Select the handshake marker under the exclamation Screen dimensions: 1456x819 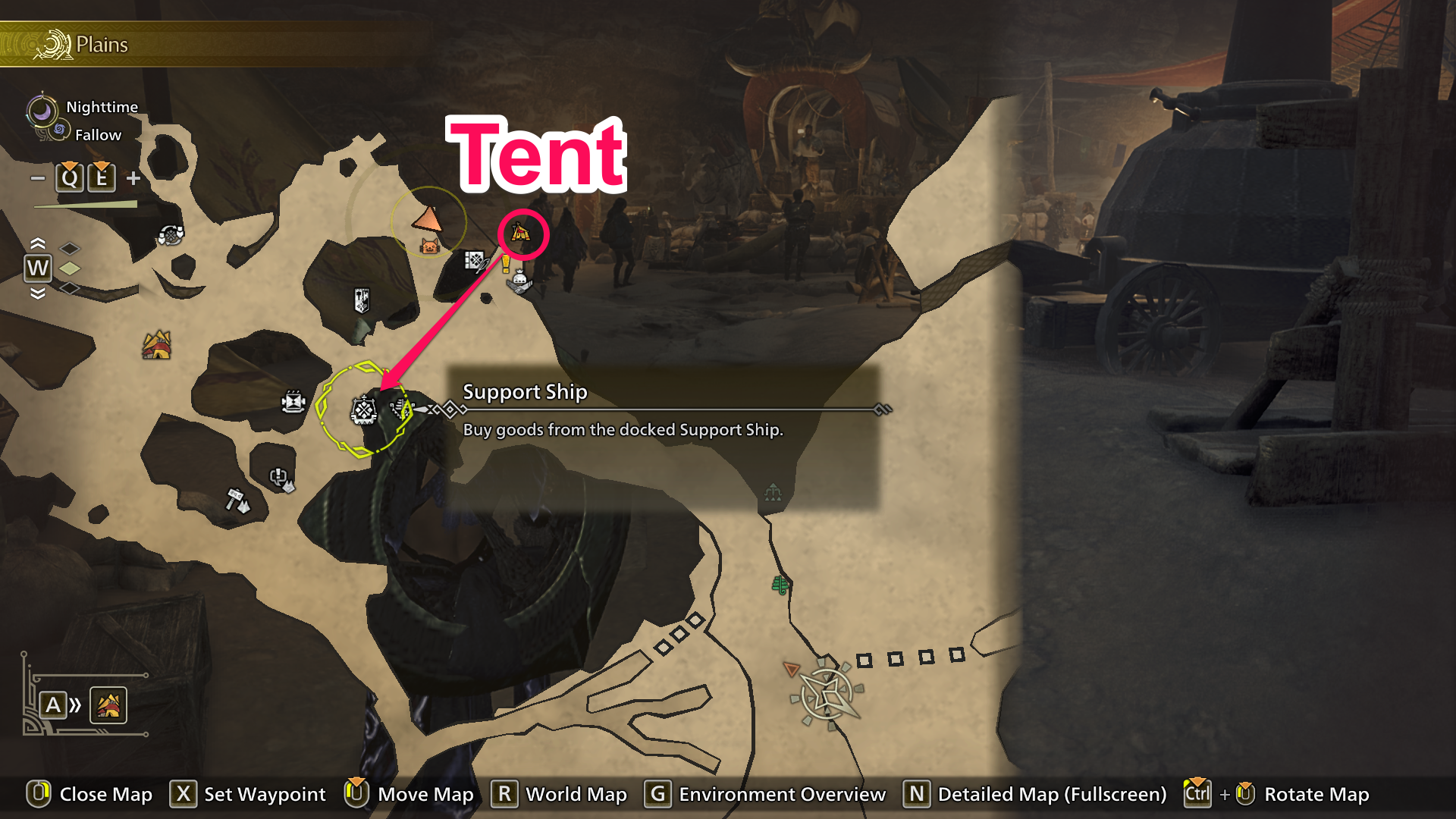(519, 282)
